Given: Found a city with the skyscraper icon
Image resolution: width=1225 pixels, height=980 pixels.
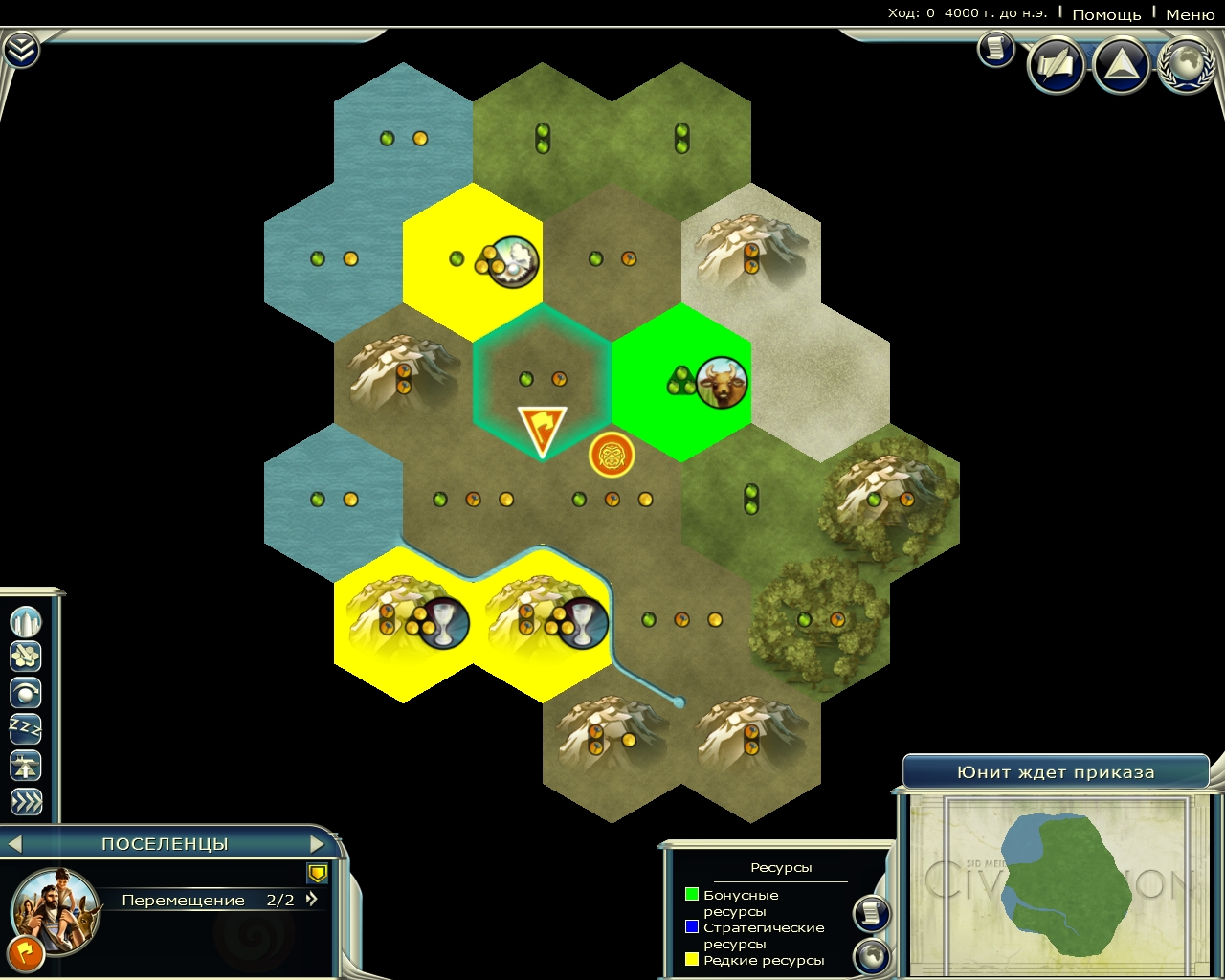Looking at the screenshot, I should 26,622.
